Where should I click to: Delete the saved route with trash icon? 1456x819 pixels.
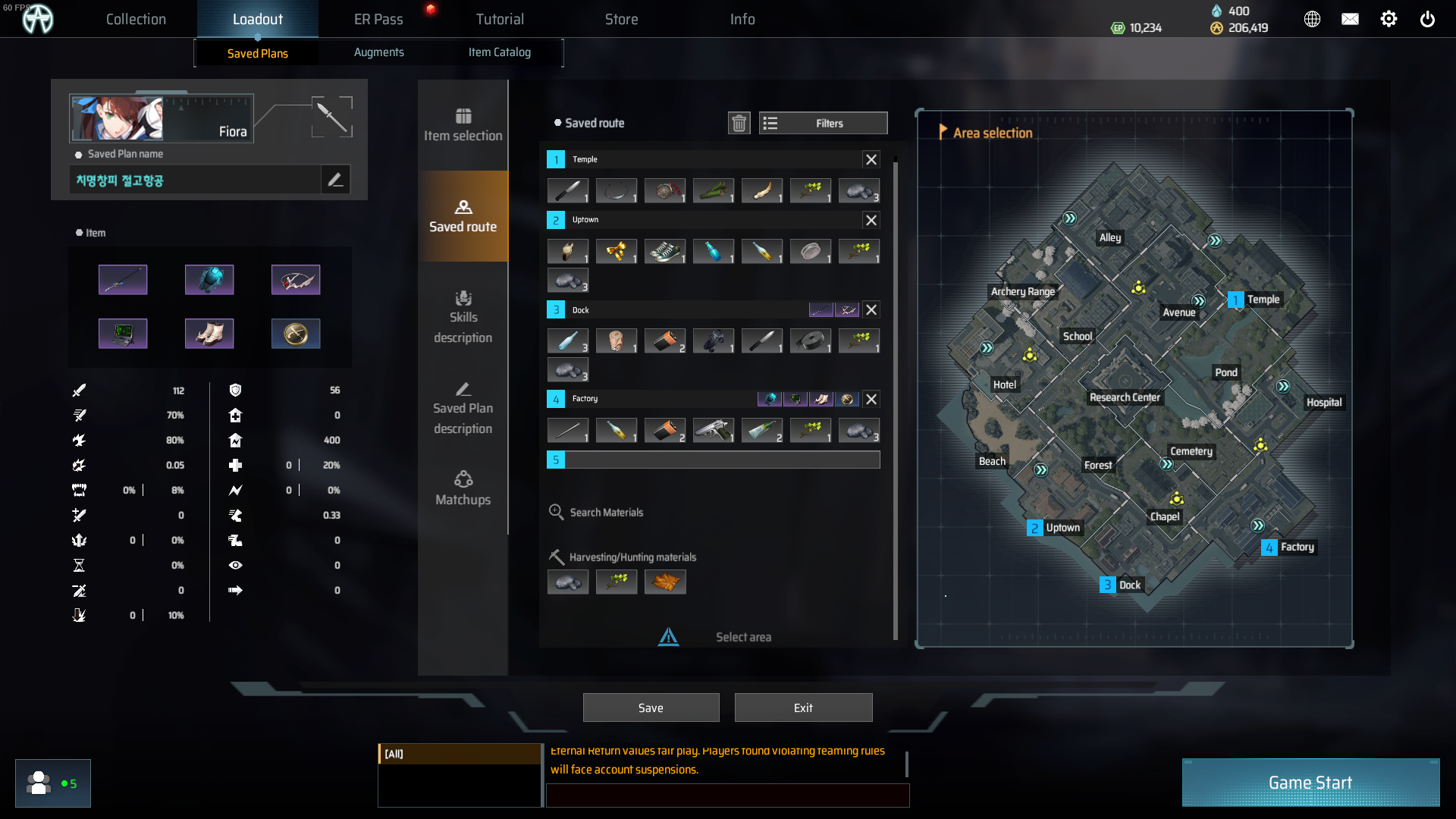click(739, 123)
